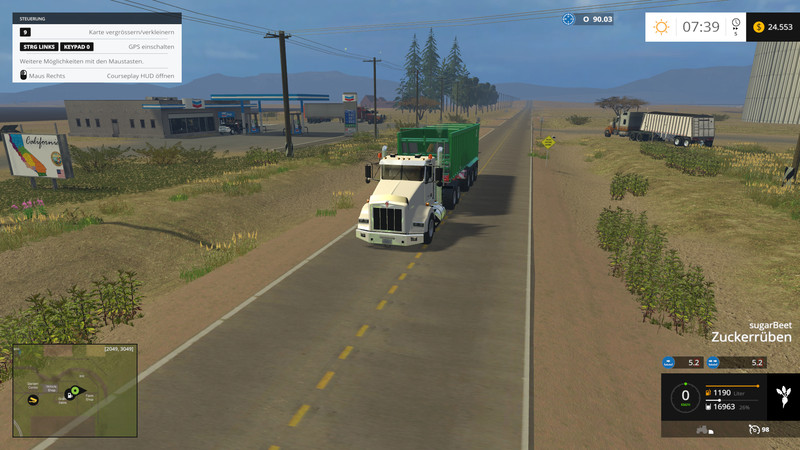800x450 pixels.
Task: Open the minimap in the corner
Action: click(75, 391)
